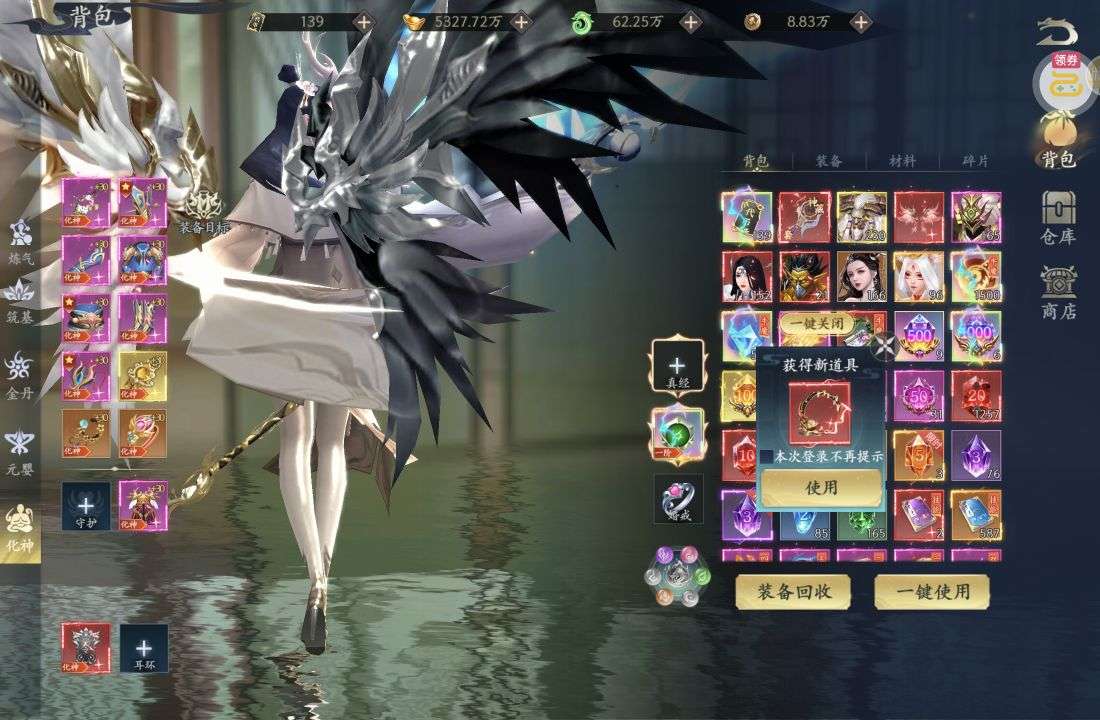Select the 金丹 realm tab
The height and width of the screenshot is (720, 1100).
coord(20,376)
